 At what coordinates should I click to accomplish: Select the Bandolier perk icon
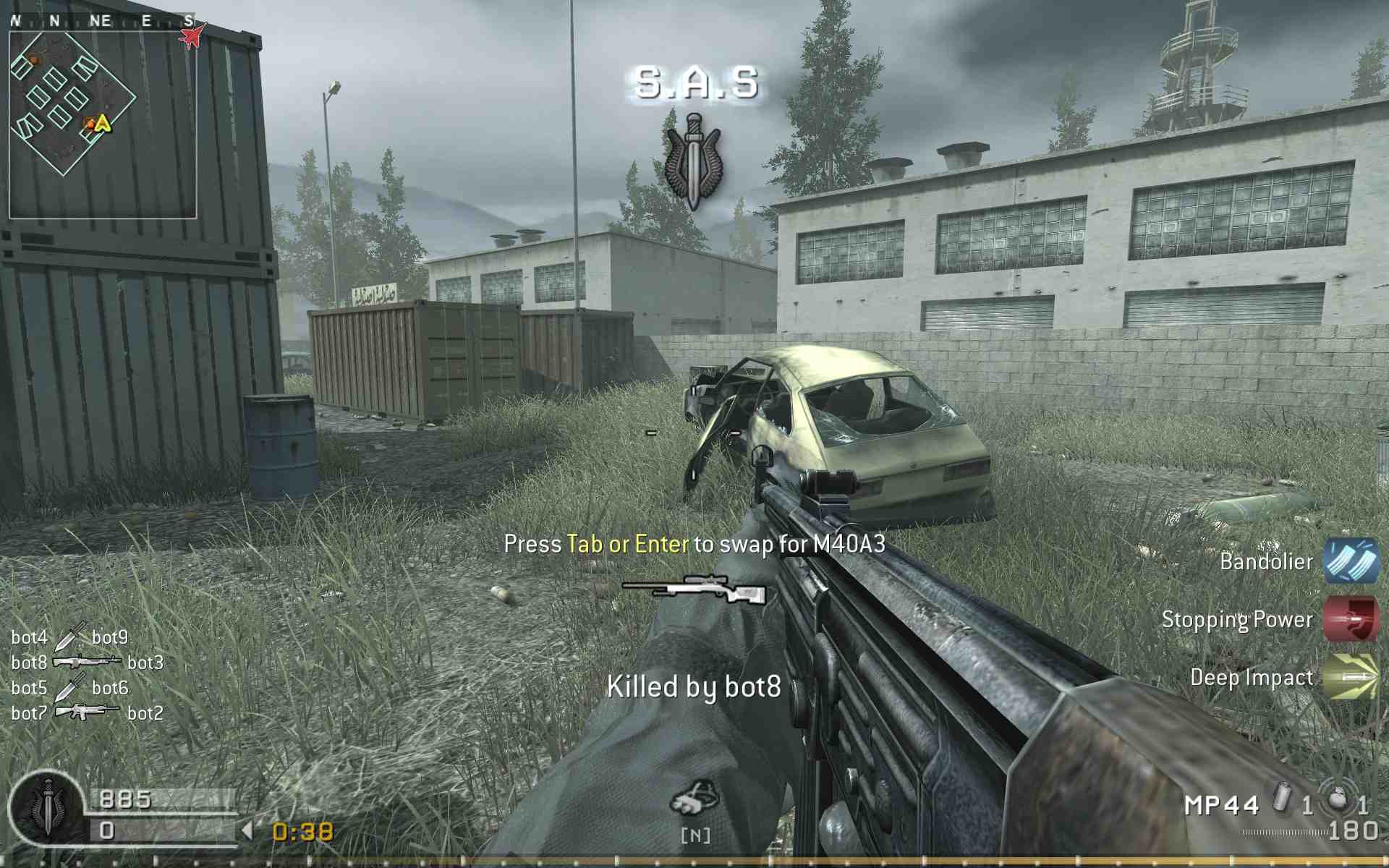(1351, 563)
